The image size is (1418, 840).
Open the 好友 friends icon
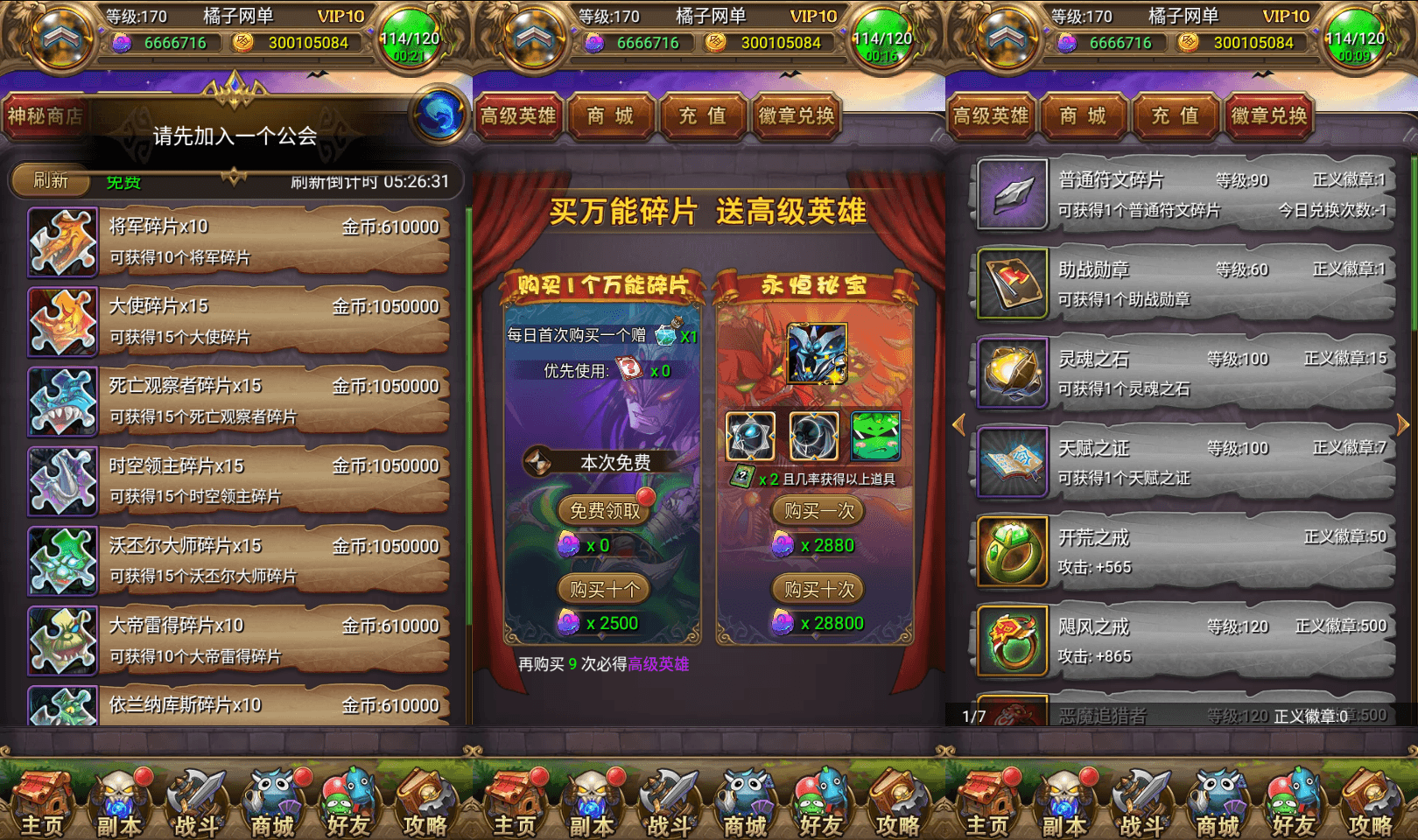click(x=349, y=801)
